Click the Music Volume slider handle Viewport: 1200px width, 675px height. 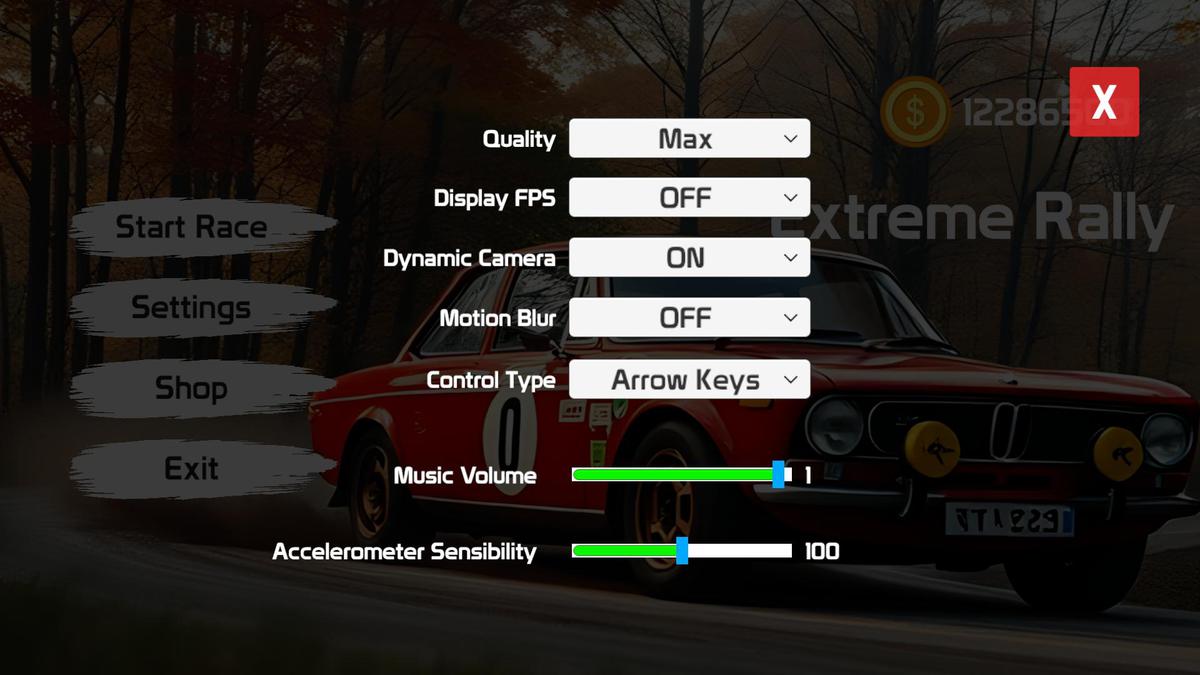coord(779,475)
